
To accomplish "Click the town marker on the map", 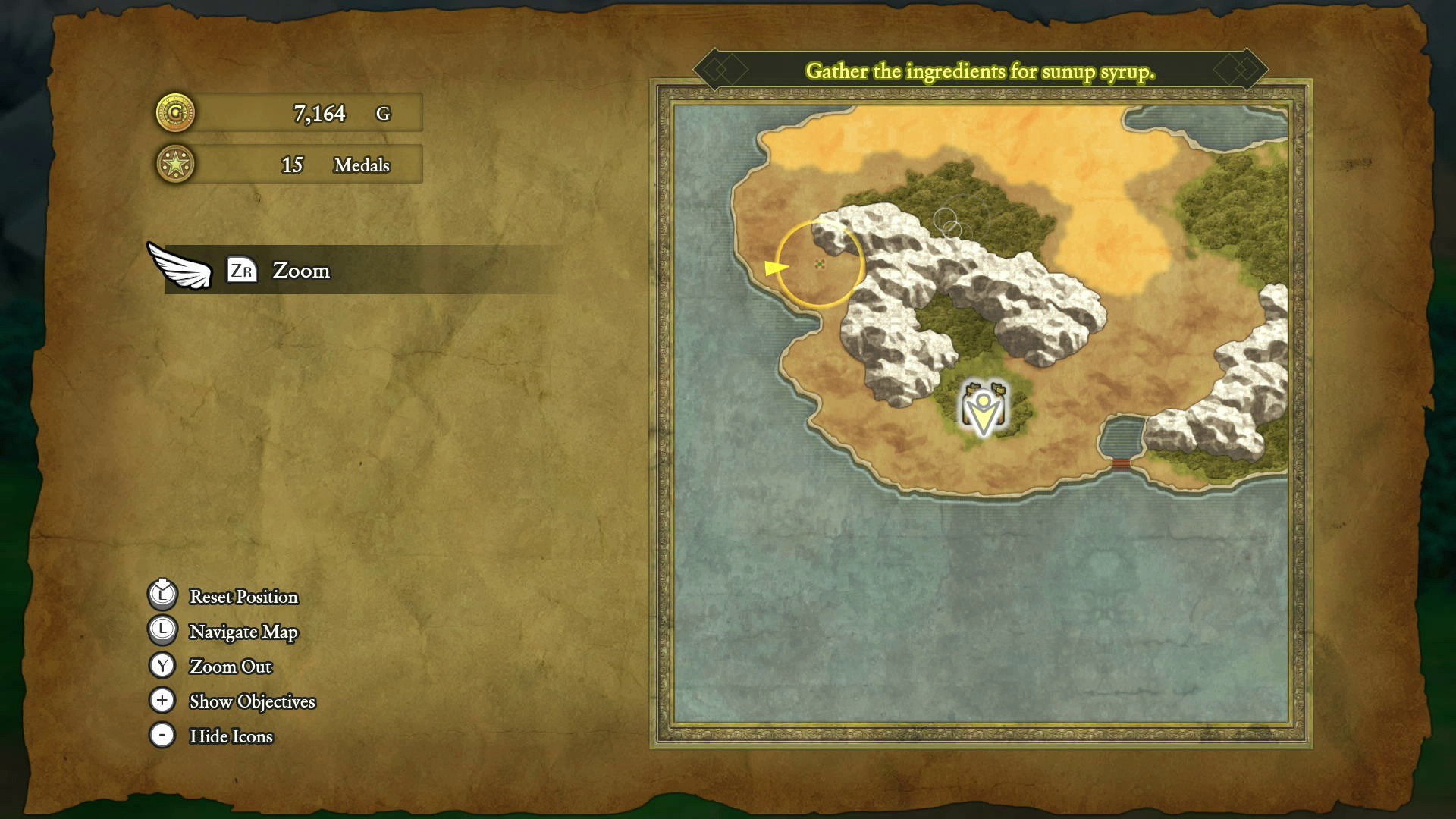I will point(984,409).
